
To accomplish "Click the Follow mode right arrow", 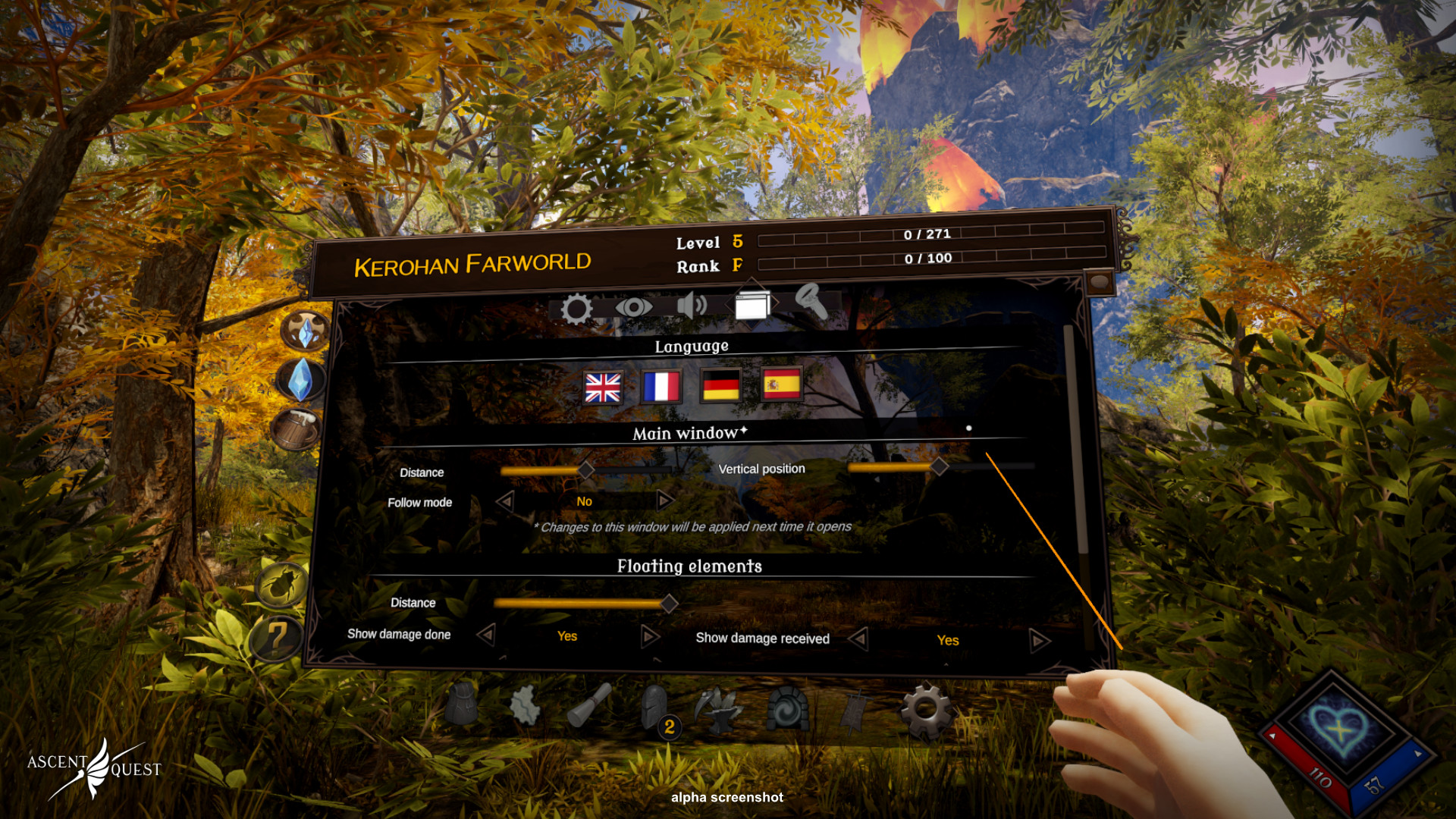I will 665,500.
